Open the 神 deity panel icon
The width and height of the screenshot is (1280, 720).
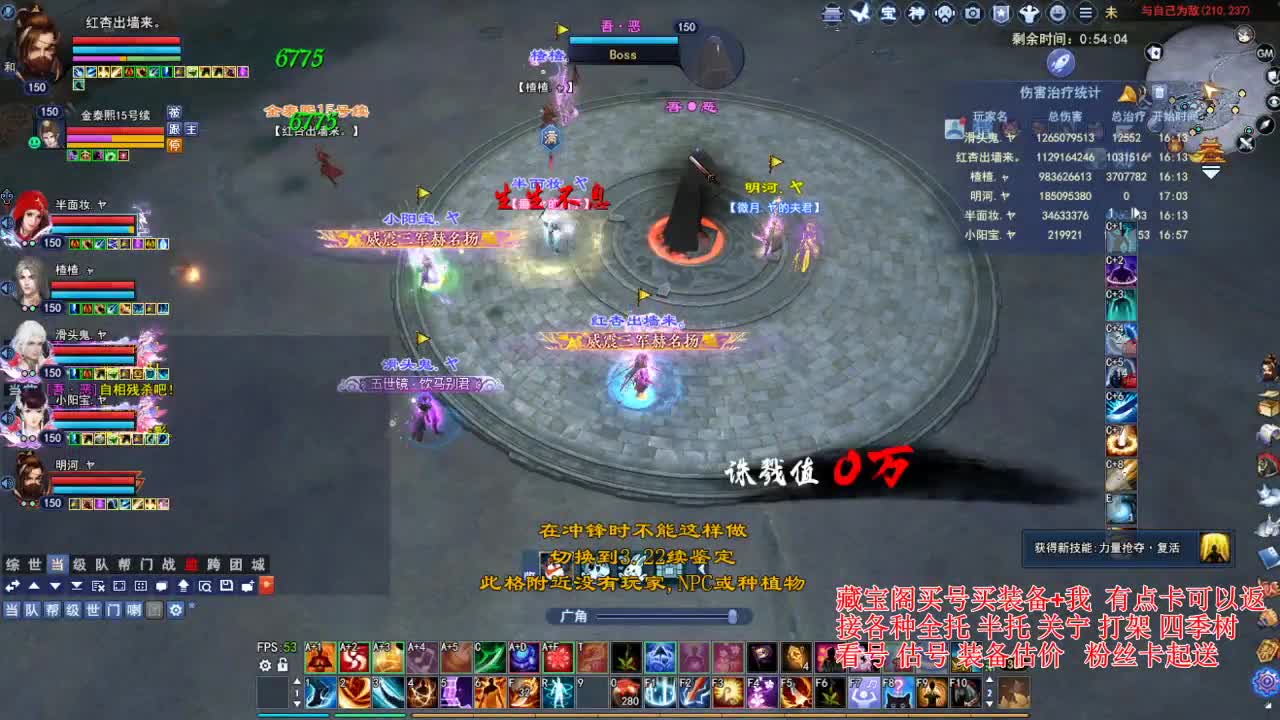[916, 13]
